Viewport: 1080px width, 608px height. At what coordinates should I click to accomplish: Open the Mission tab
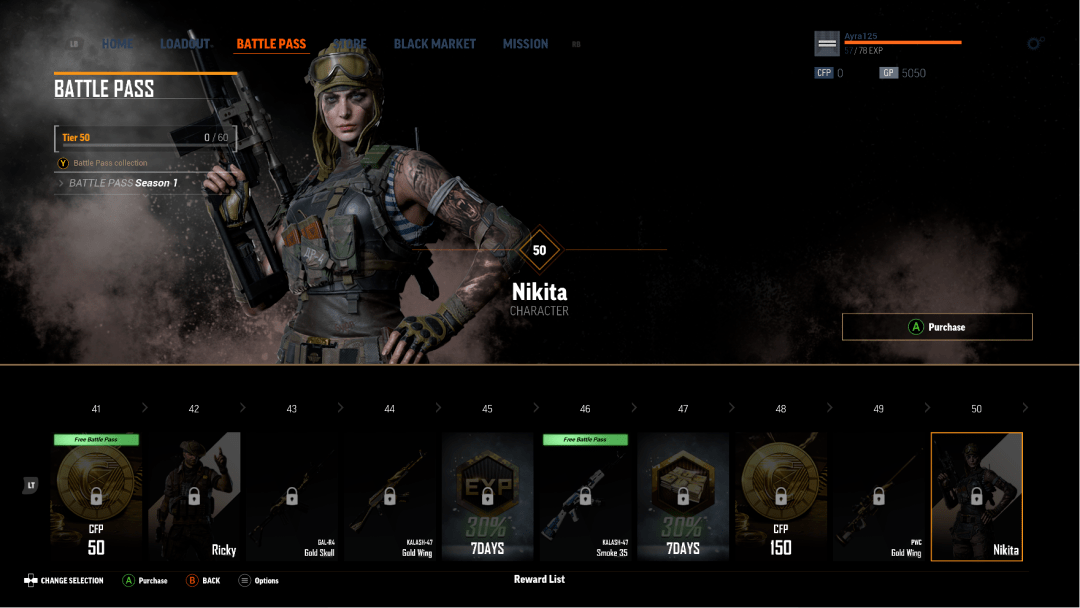pos(525,44)
